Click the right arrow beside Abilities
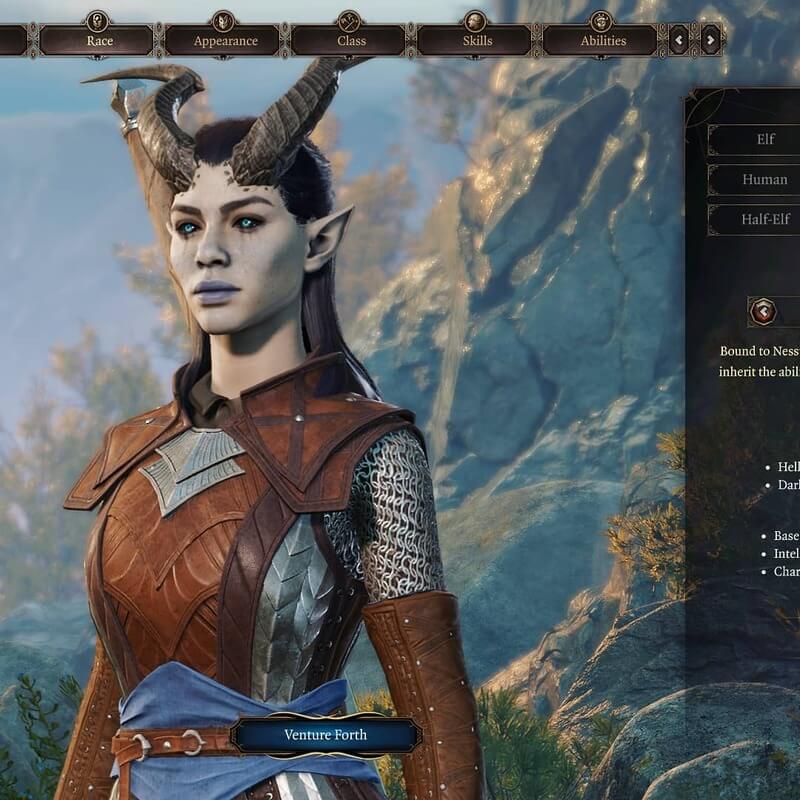 point(710,40)
